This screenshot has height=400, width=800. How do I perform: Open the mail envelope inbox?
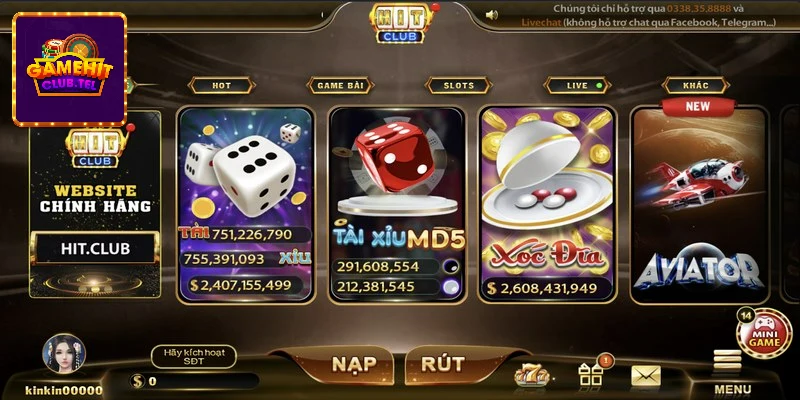[x=645, y=375]
